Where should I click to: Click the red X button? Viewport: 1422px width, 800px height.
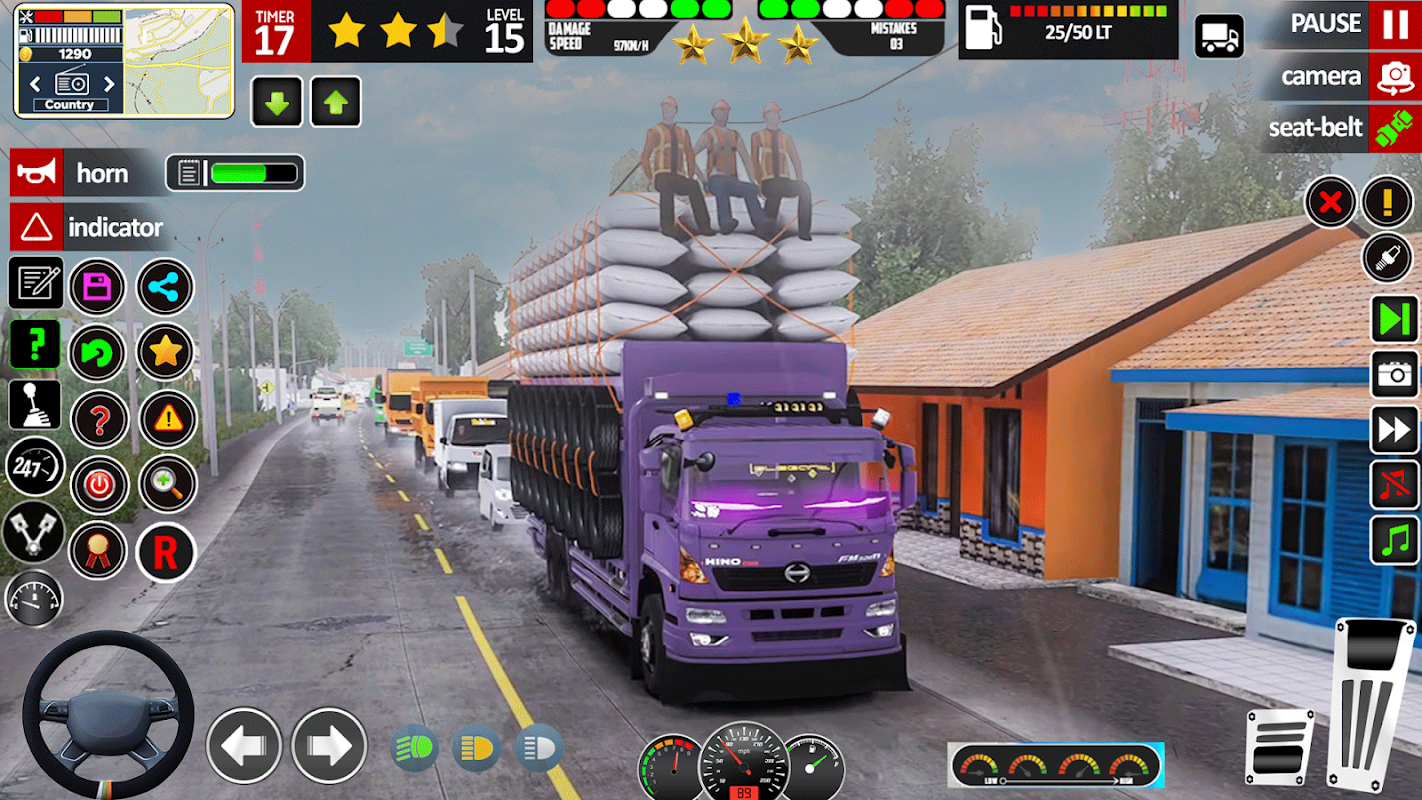(1330, 203)
